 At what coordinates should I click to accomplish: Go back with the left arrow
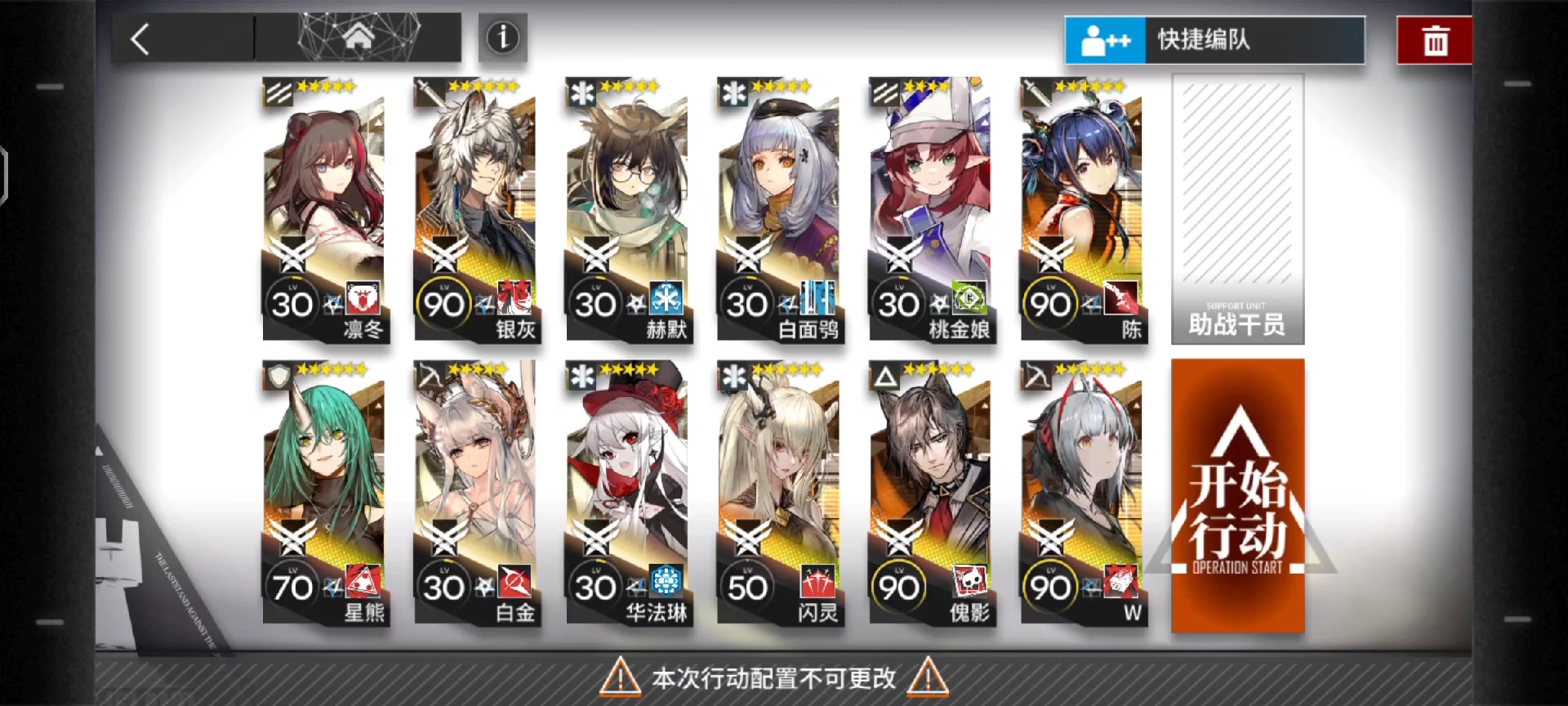(139, 38)
